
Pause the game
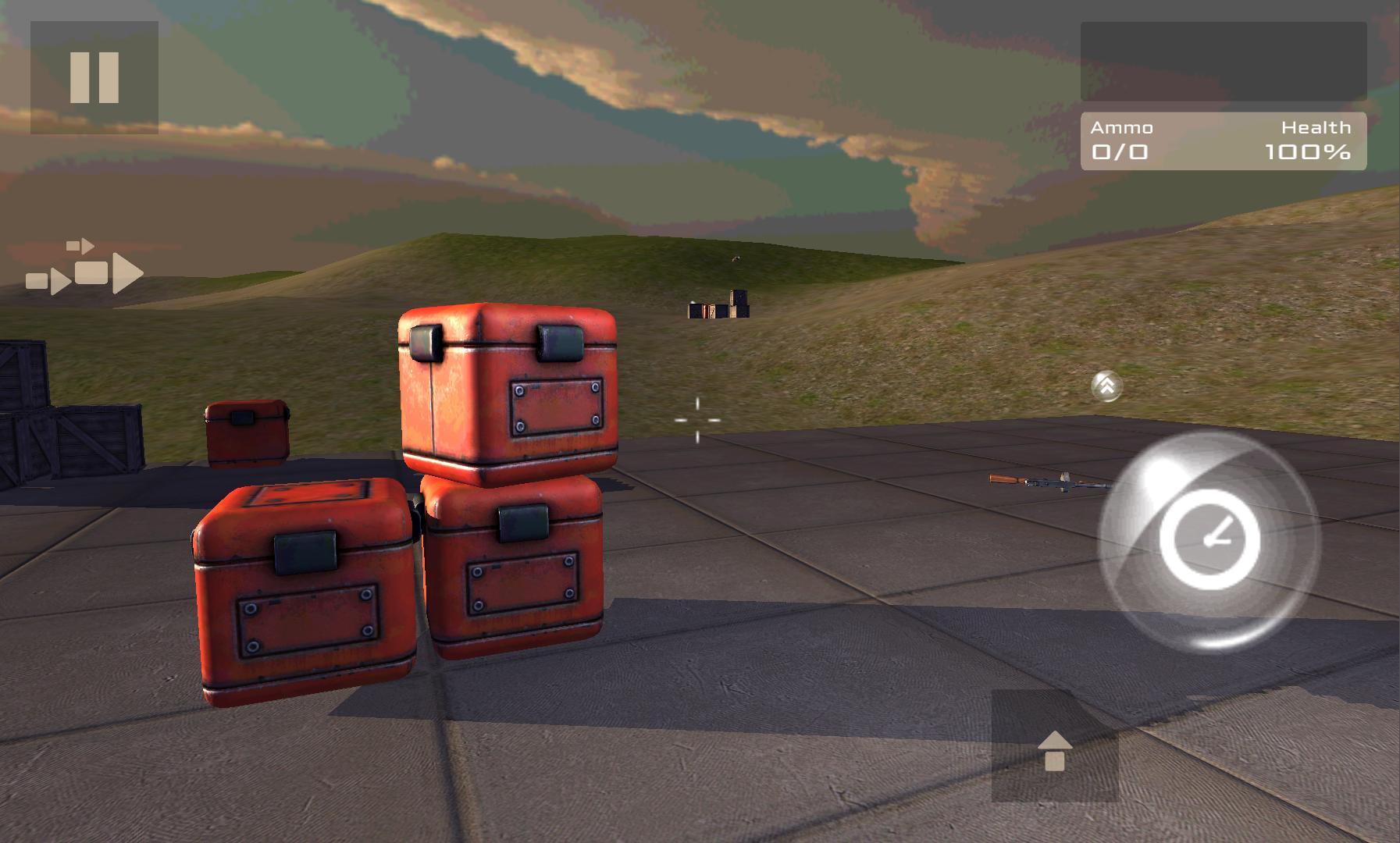pos(94,77)
